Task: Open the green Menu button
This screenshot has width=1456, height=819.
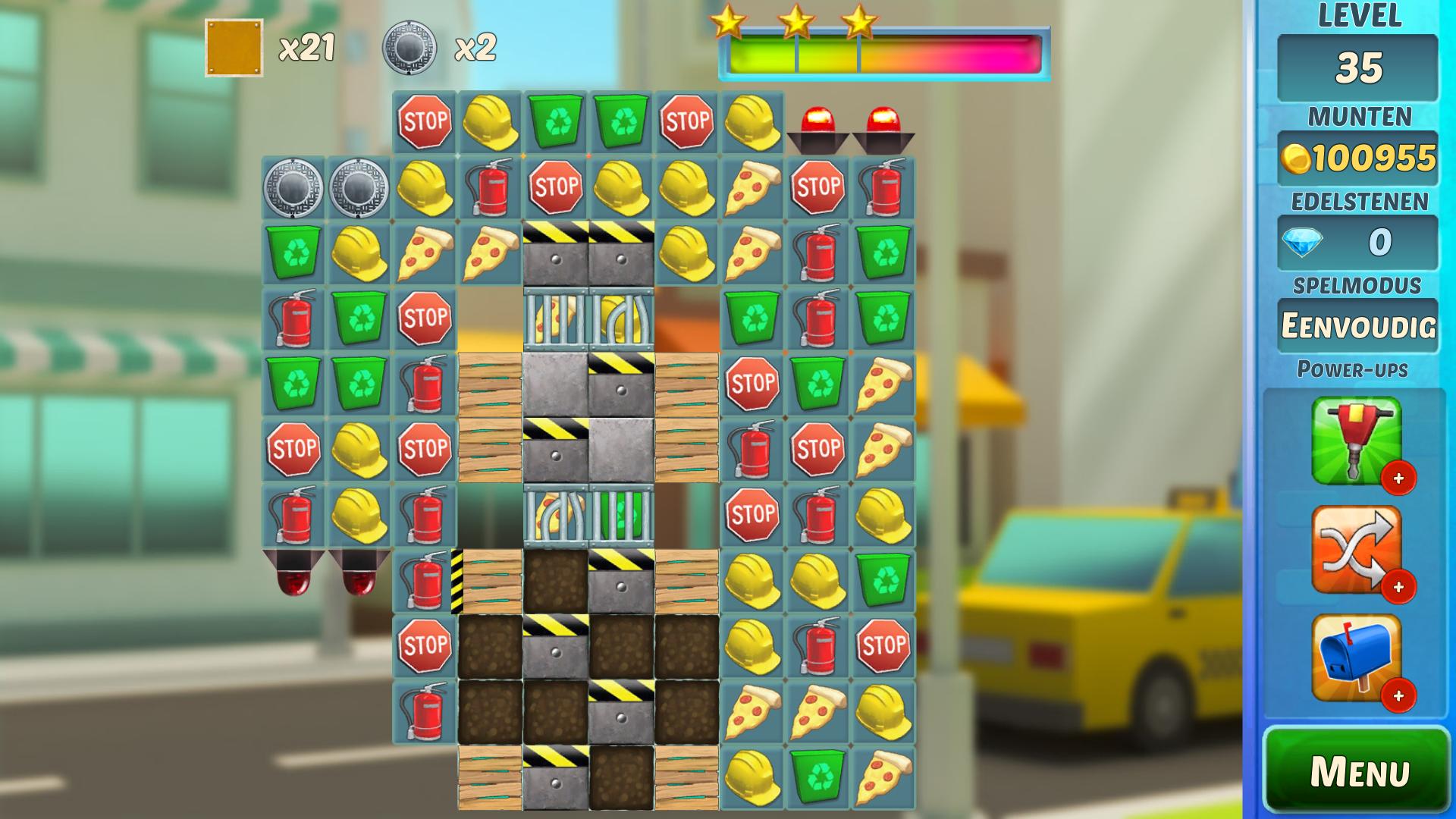Action: point(1357,770)
